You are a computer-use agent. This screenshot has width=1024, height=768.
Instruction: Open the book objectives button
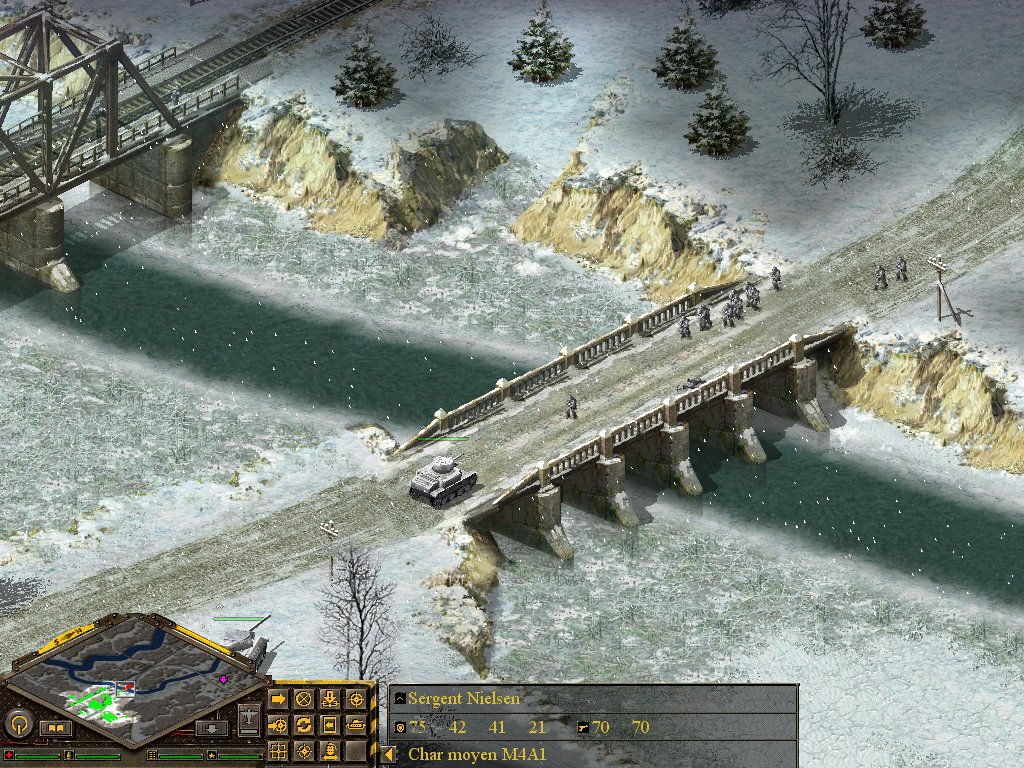pyautogui.click(x=56, y=728)
